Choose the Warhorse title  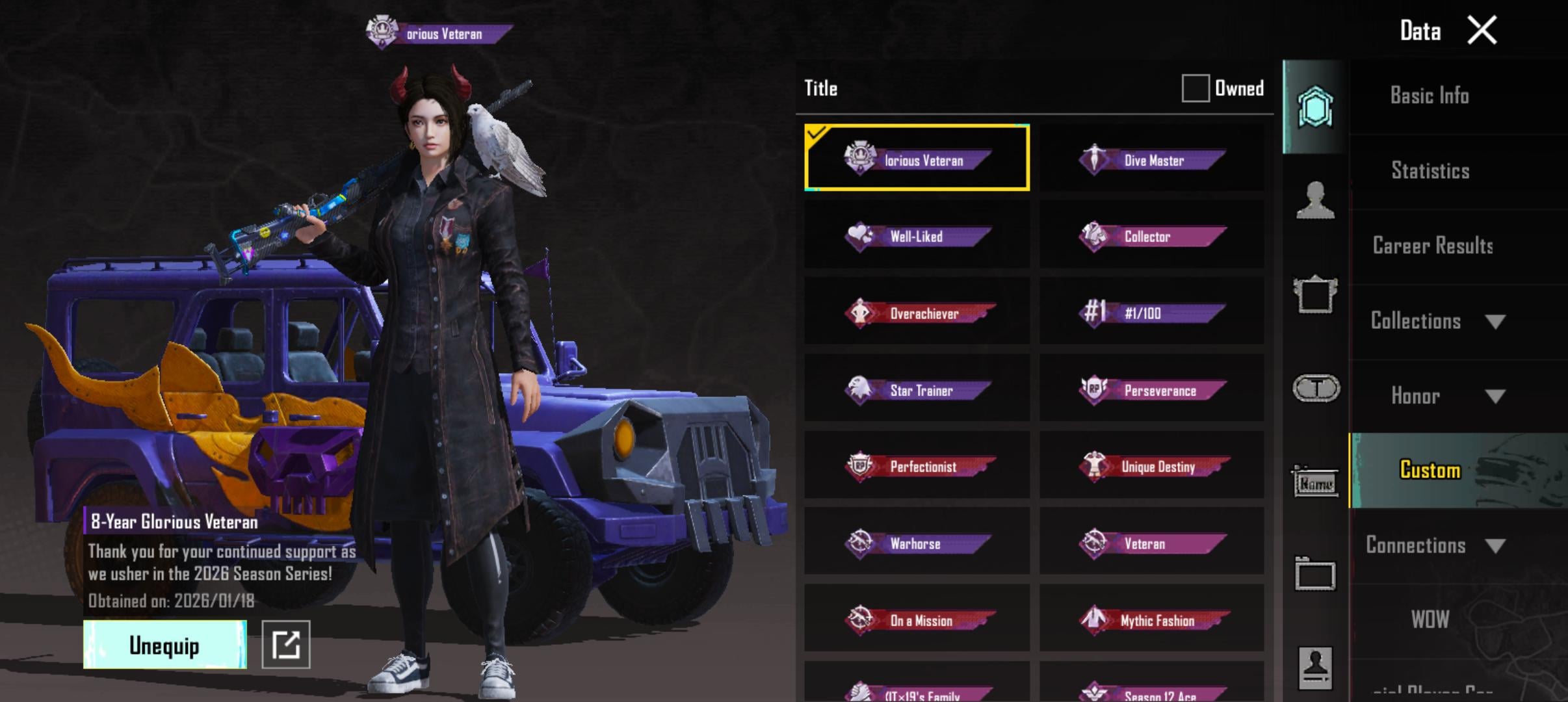(x=917, y=543)
